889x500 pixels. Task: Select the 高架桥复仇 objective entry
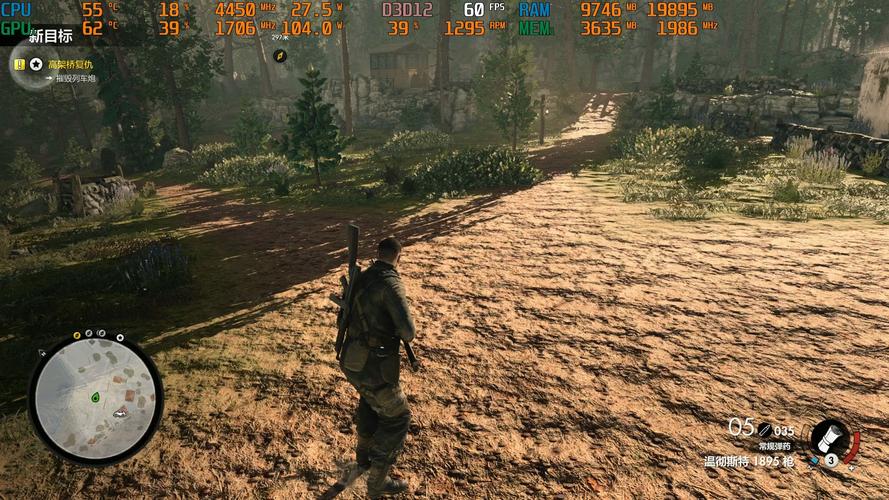click(70, 64)
